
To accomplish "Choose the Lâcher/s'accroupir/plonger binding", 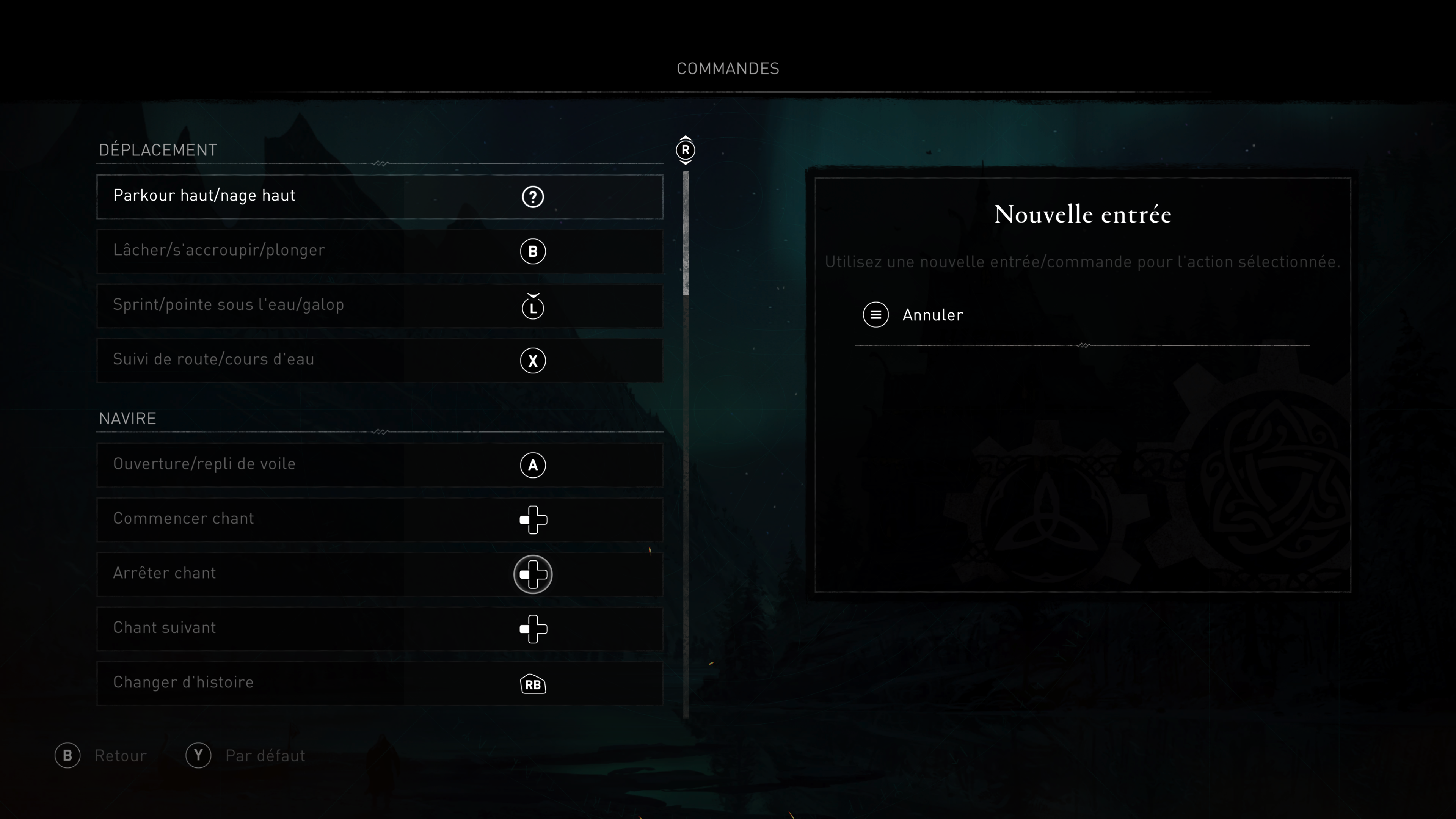I will [379, 251].
